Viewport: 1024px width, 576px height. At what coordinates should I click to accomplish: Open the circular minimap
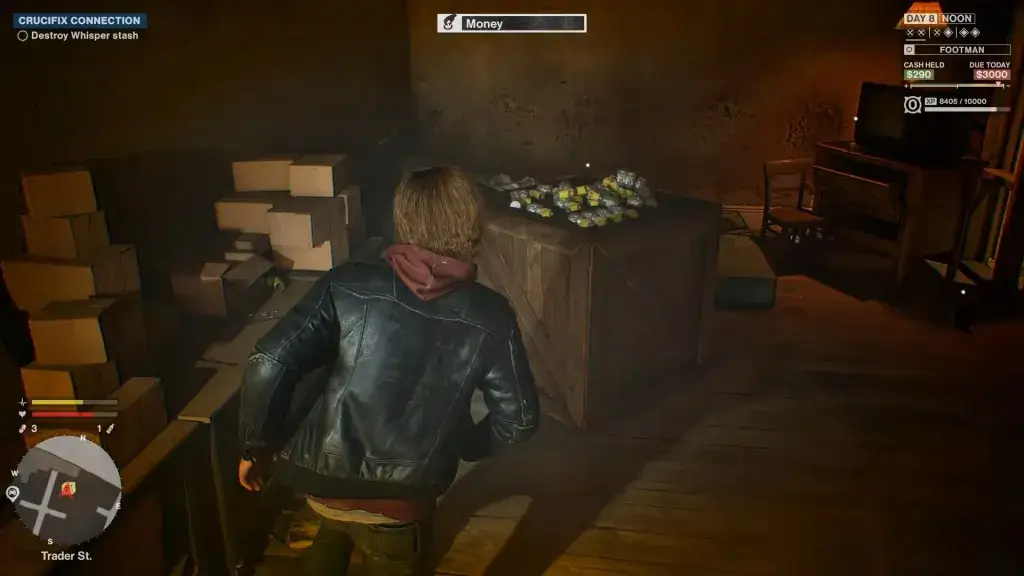69,492
